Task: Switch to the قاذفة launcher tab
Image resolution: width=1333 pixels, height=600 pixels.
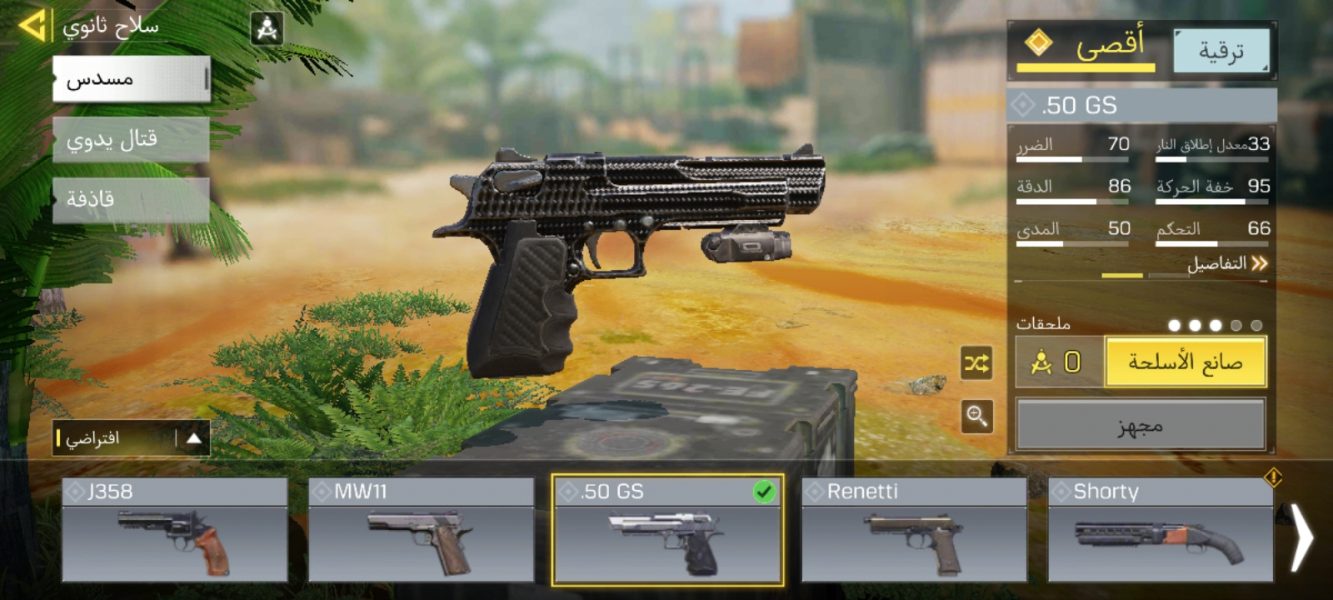Action: coord(131,199)
